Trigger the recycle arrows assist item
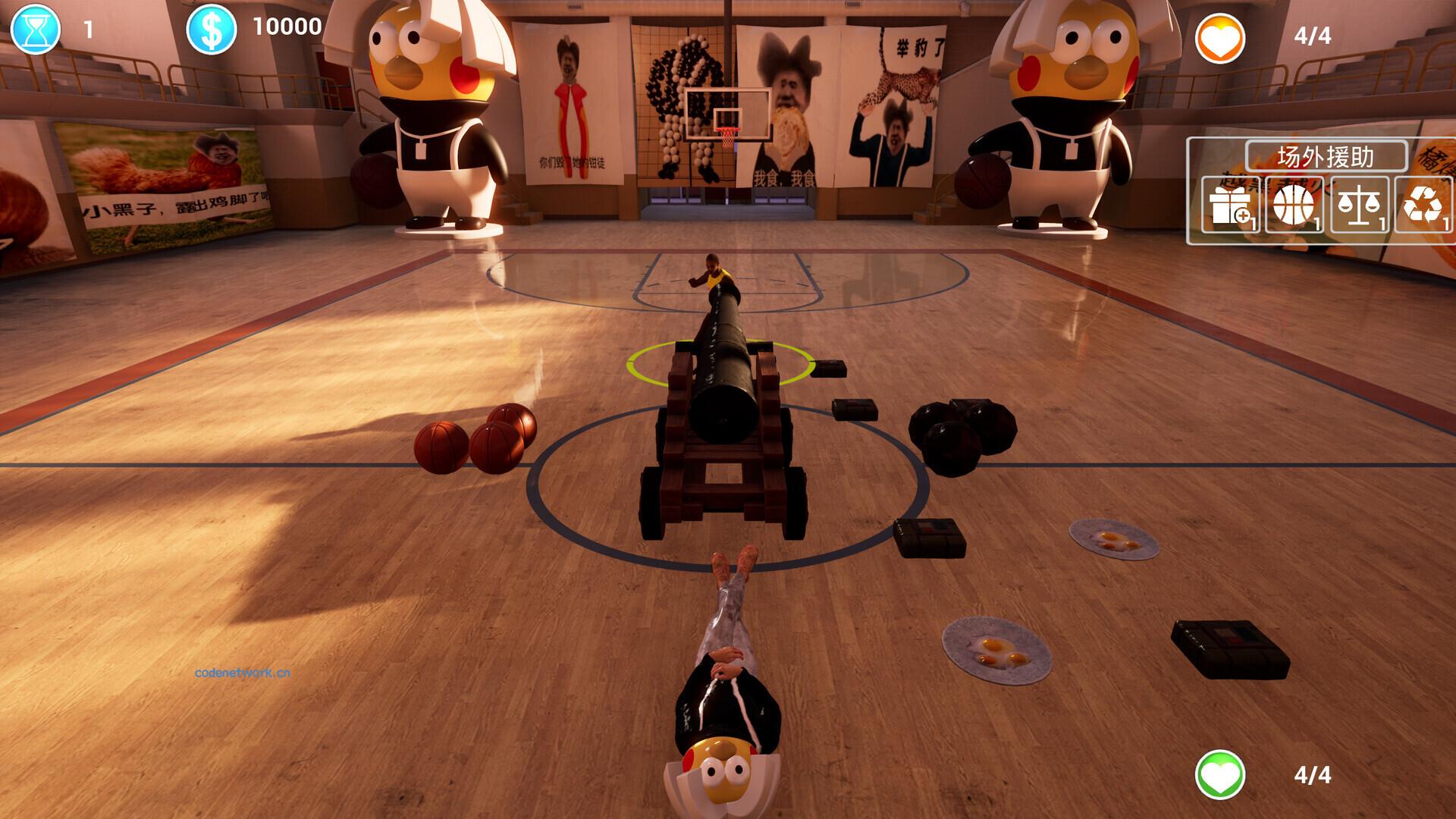 [1422, 205]
